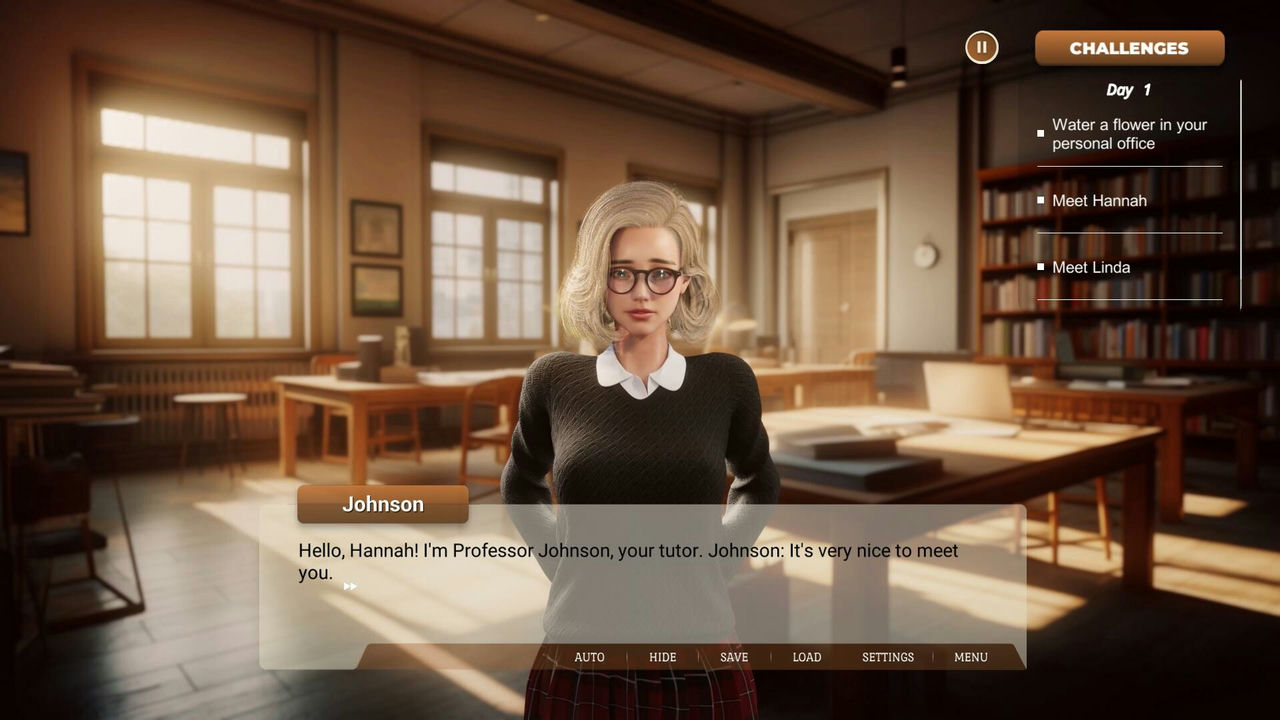Image resolution: width=1280 pixels, height=720 pixels.
Task: Check off the Meet Linda challenge
Action: pyautogui.click(x=1040, y=266)
